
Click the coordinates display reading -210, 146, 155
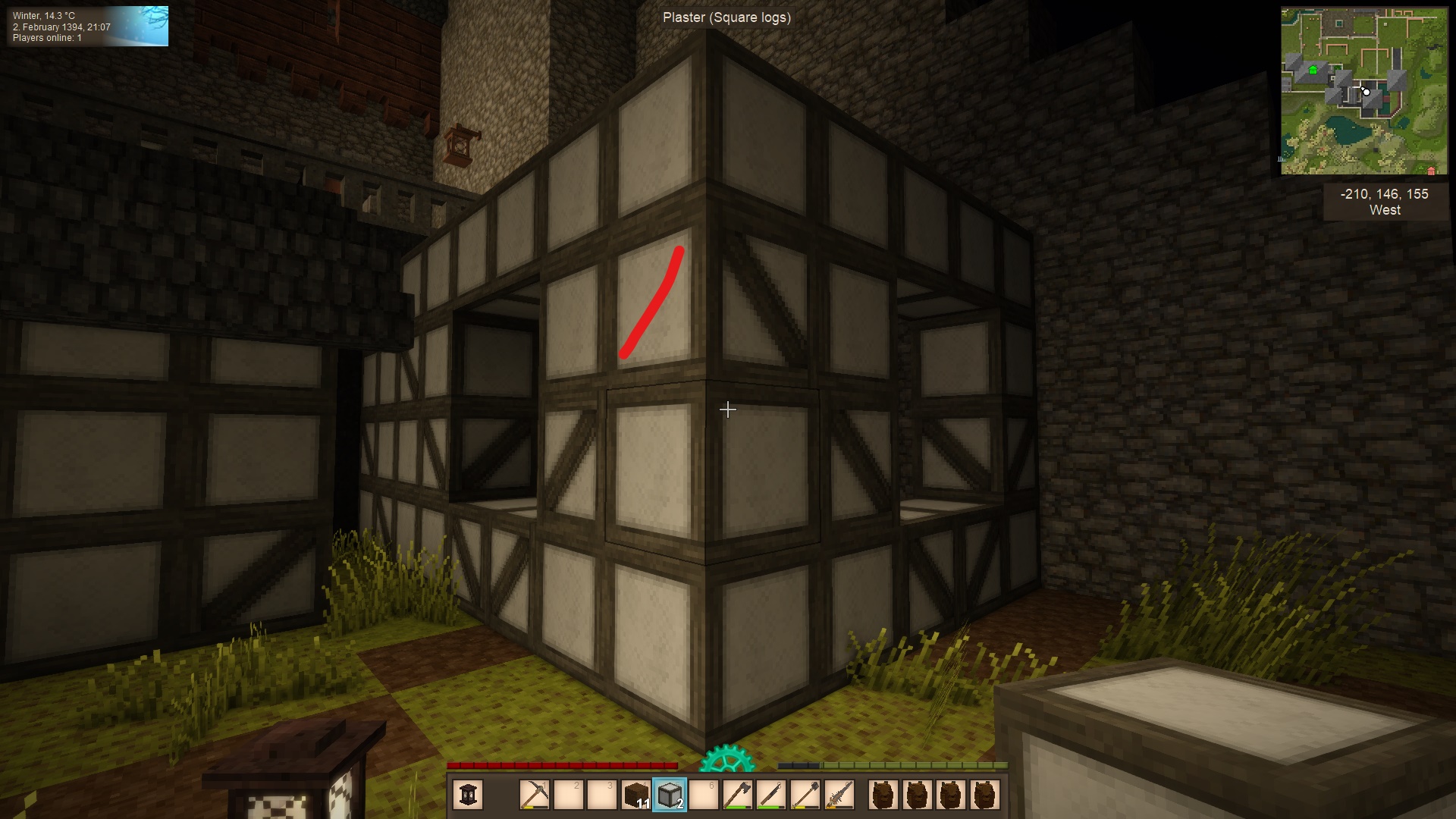coord(1383,193)
